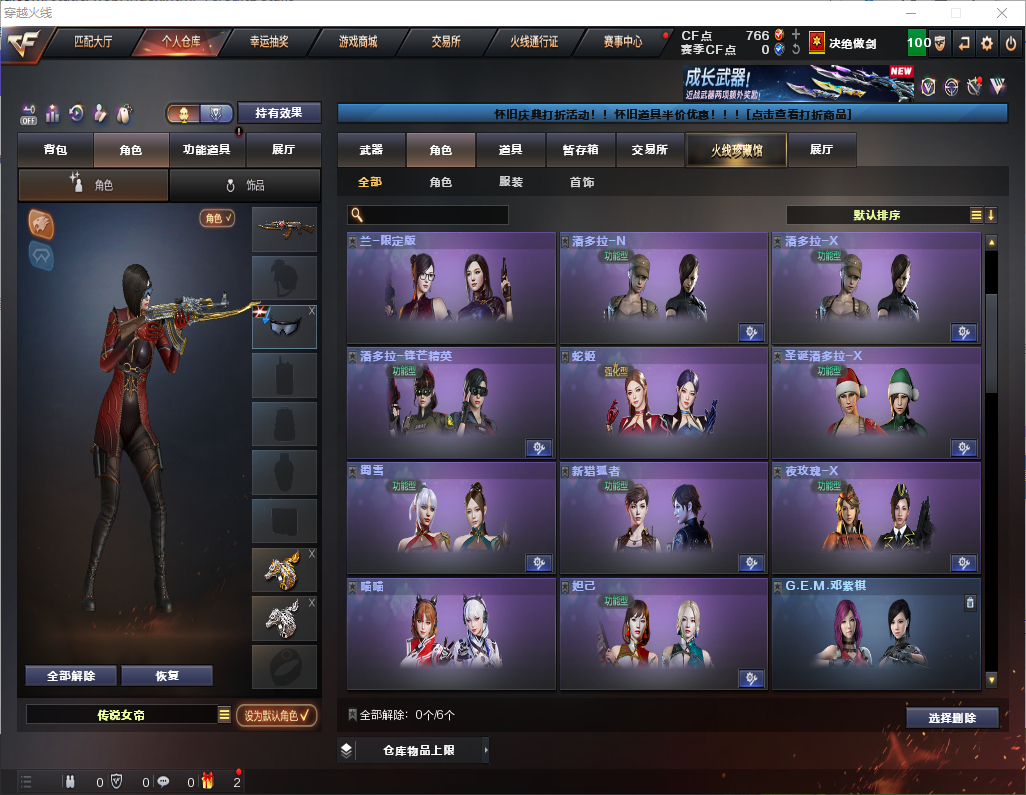1026x795 pixels.
Task: Open the 默认排序 sort dropdown
Action: pos(875,215)
